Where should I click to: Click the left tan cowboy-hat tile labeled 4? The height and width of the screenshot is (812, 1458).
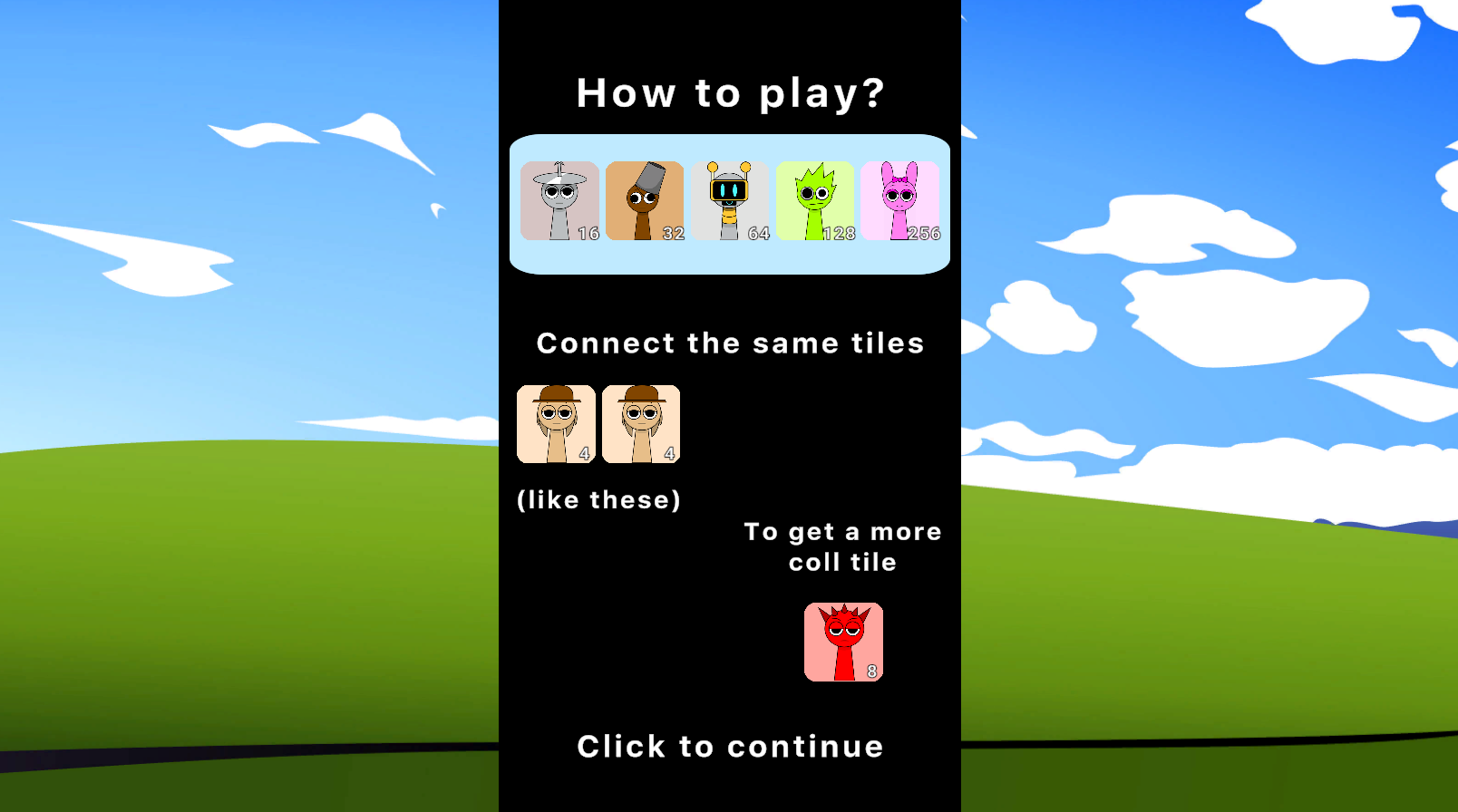556,424
